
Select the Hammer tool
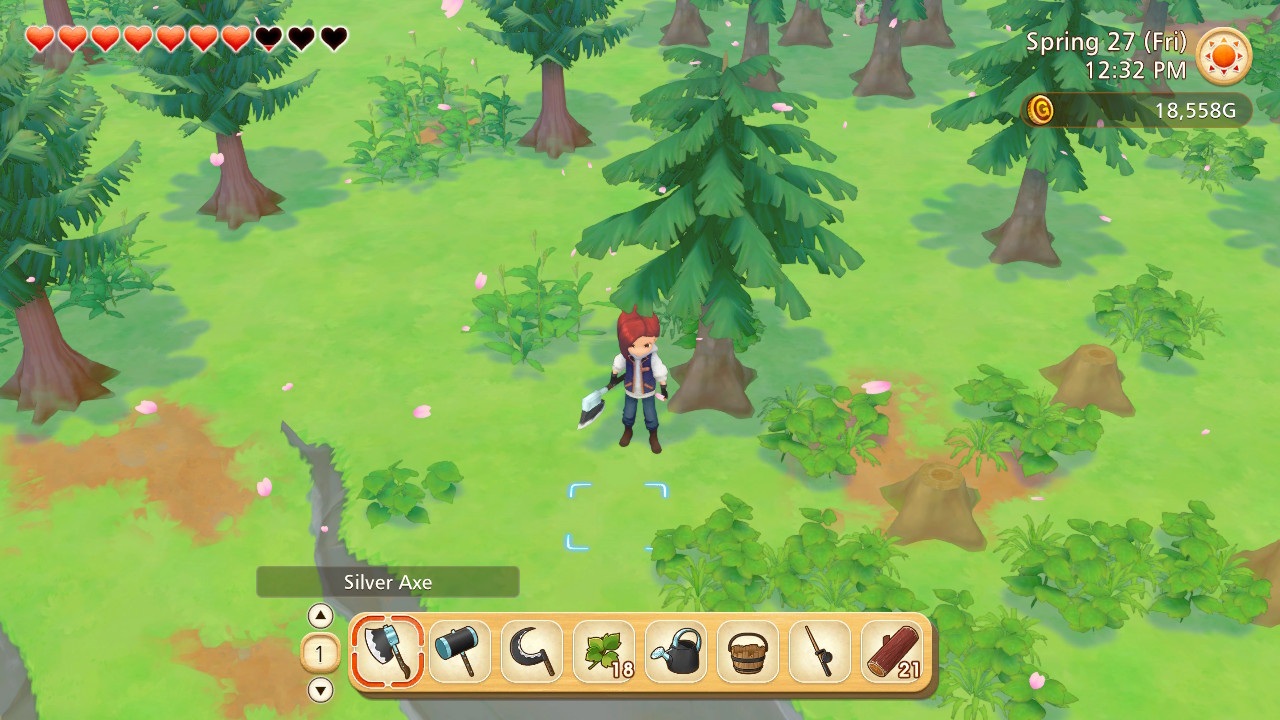pos(458,652)
